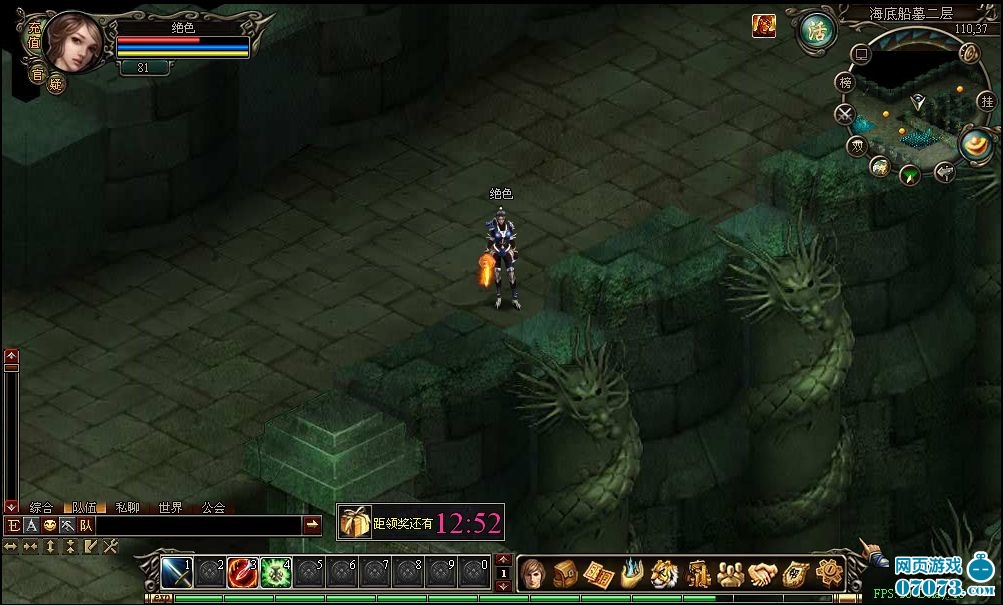Open the character portrait menu icon

532,573
